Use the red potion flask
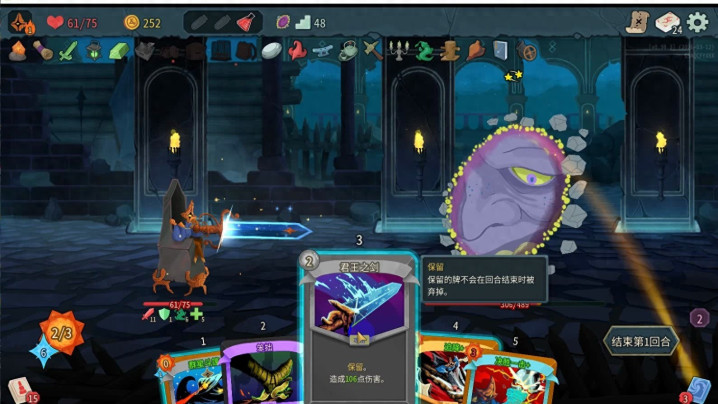The height and width of the screenshot is (404, 718). (246, 22)
